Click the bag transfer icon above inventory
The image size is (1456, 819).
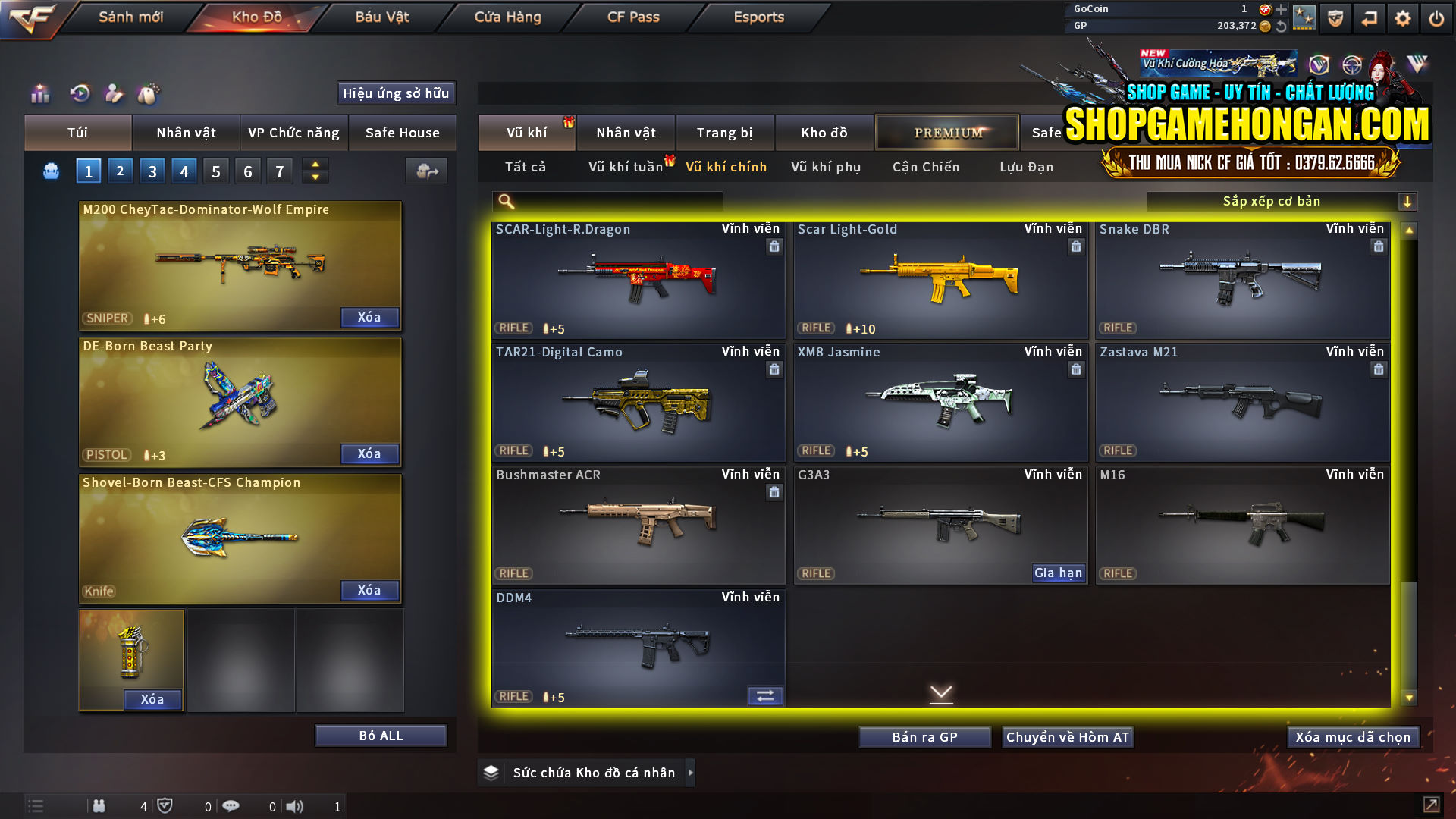tap(425, 171)
